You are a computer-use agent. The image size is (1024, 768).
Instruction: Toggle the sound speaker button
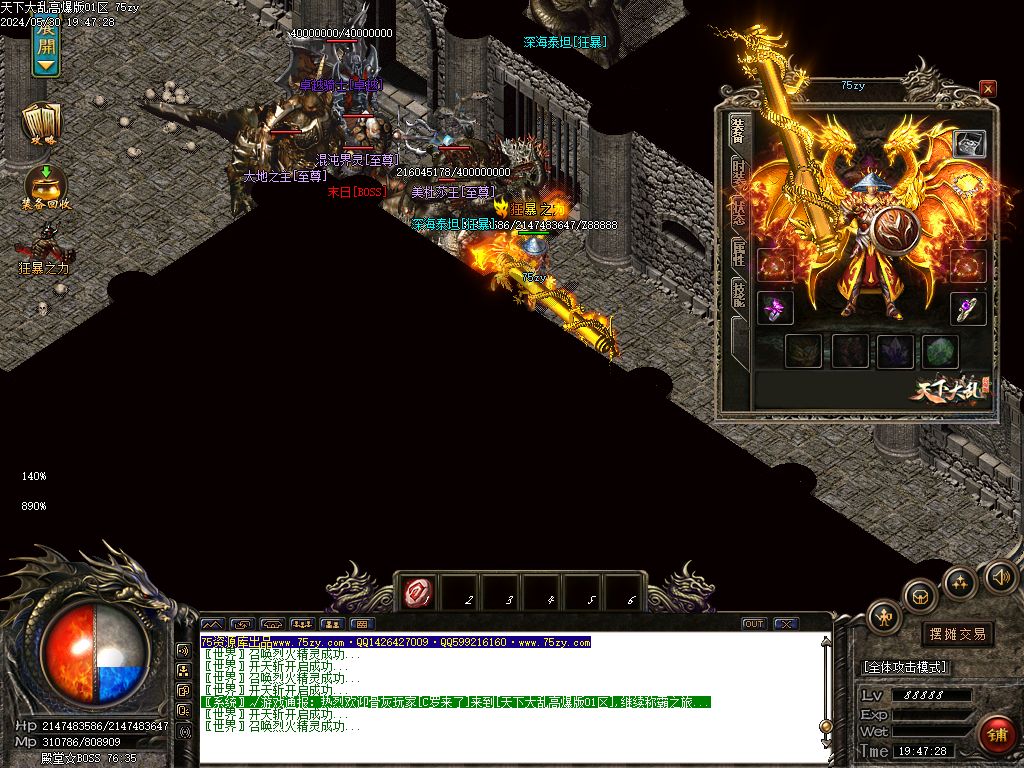pos(1000,576)
